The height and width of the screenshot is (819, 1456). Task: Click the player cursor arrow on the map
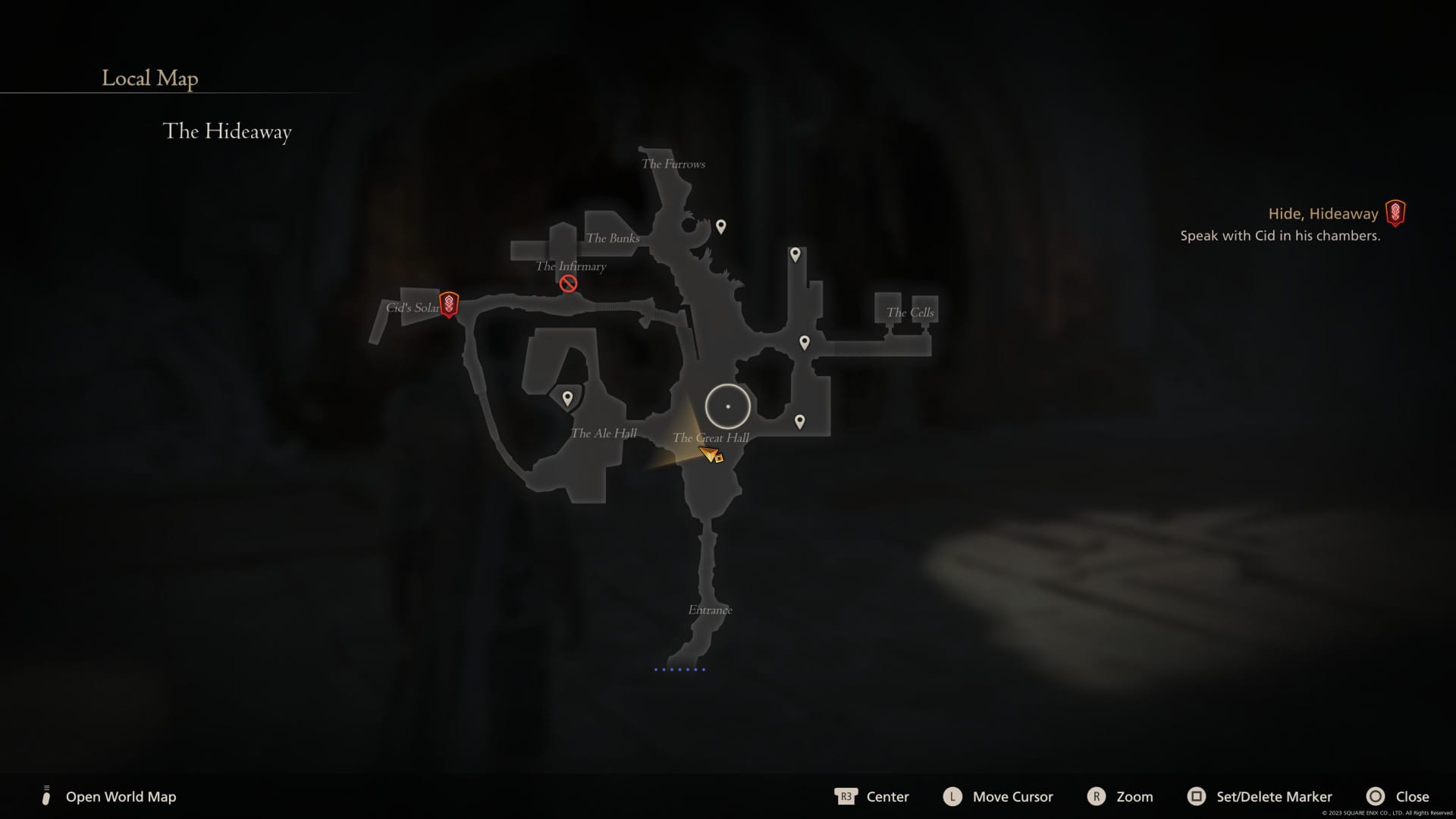710,453
